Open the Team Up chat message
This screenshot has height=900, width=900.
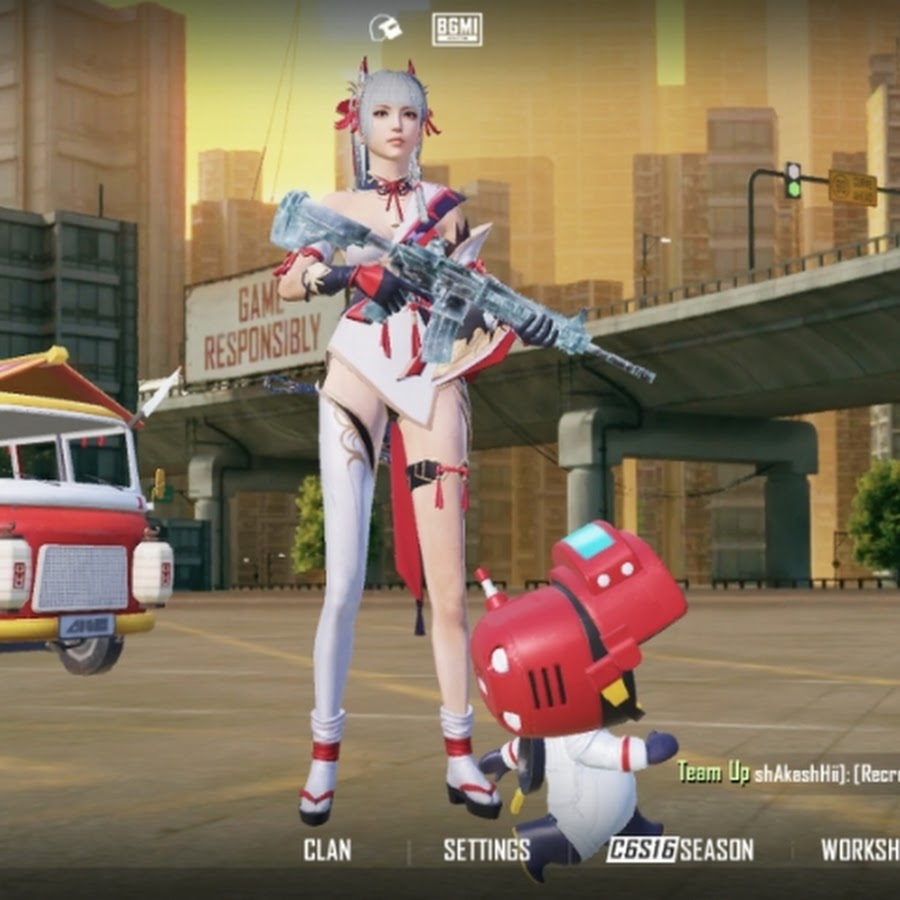point(787,773)
